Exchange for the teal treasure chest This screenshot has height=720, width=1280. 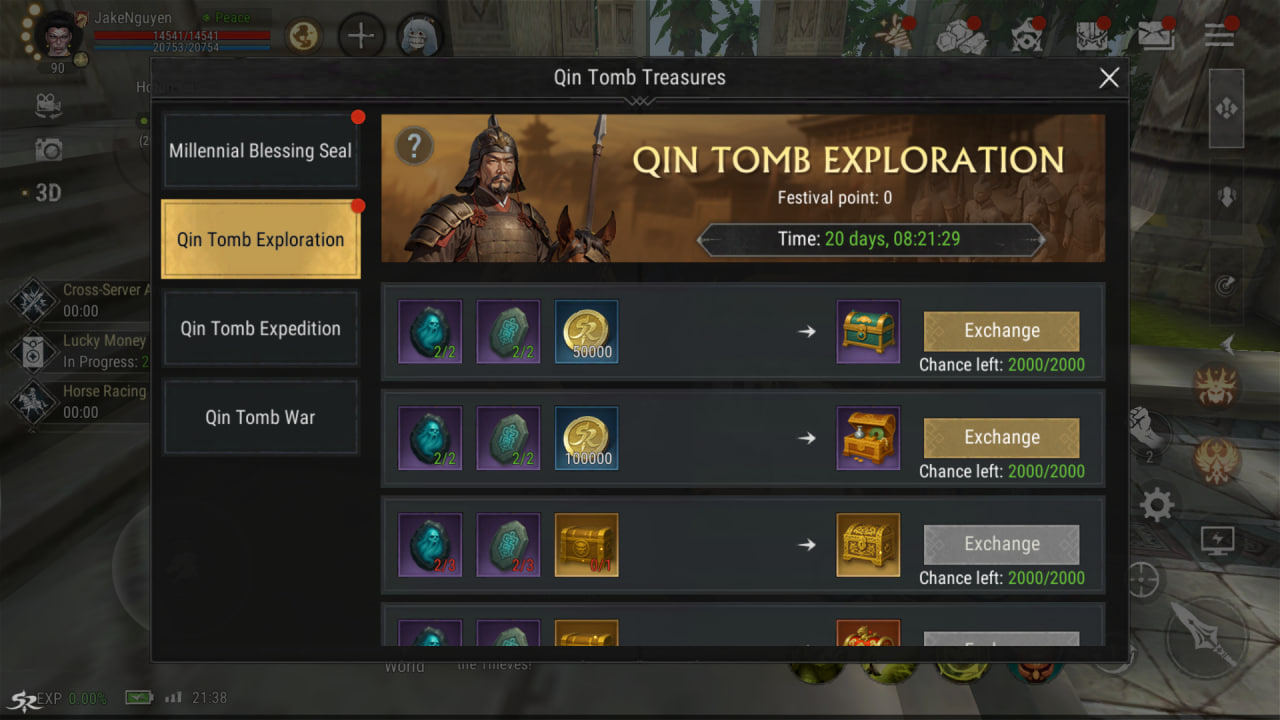point(1001,331)
